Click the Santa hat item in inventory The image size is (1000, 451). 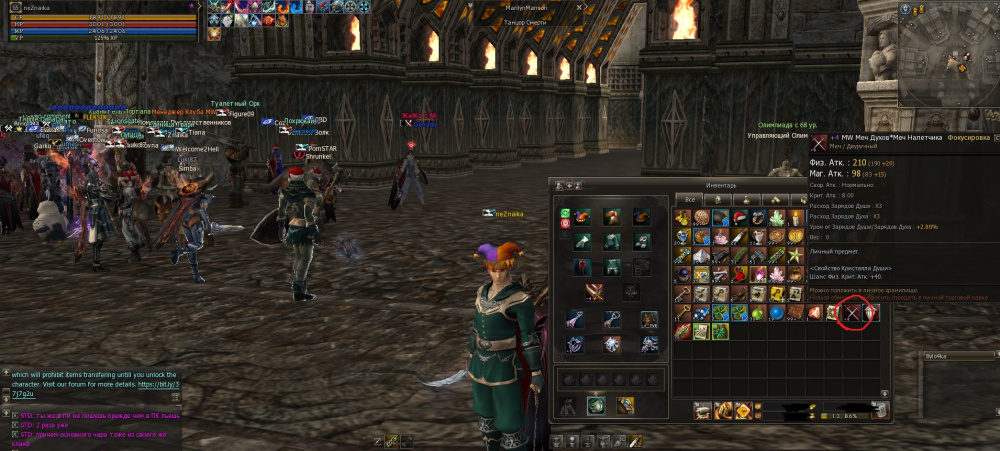coord(737,217)
